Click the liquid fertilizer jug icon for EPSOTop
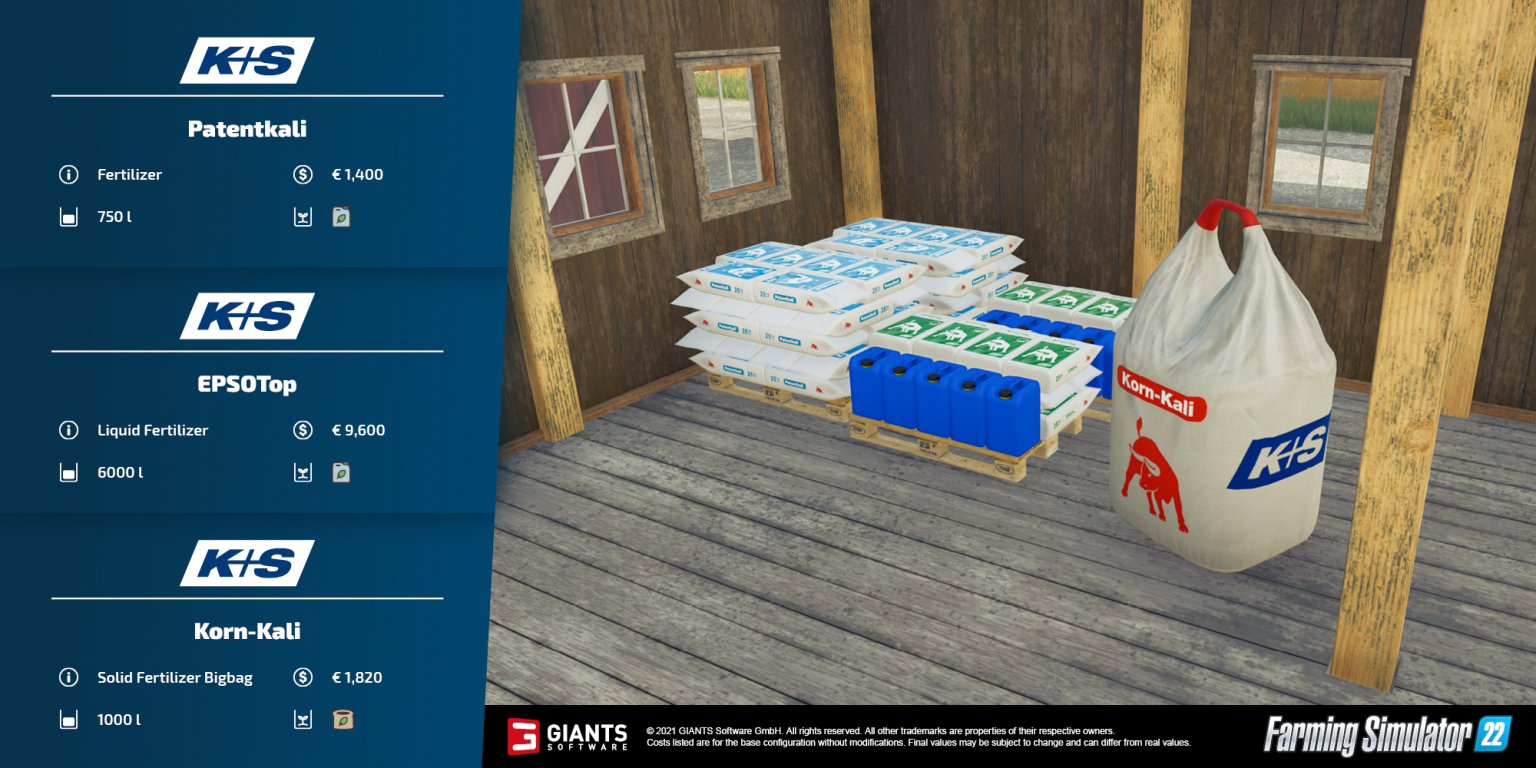 pyautogui.click(x=341, y=472)
